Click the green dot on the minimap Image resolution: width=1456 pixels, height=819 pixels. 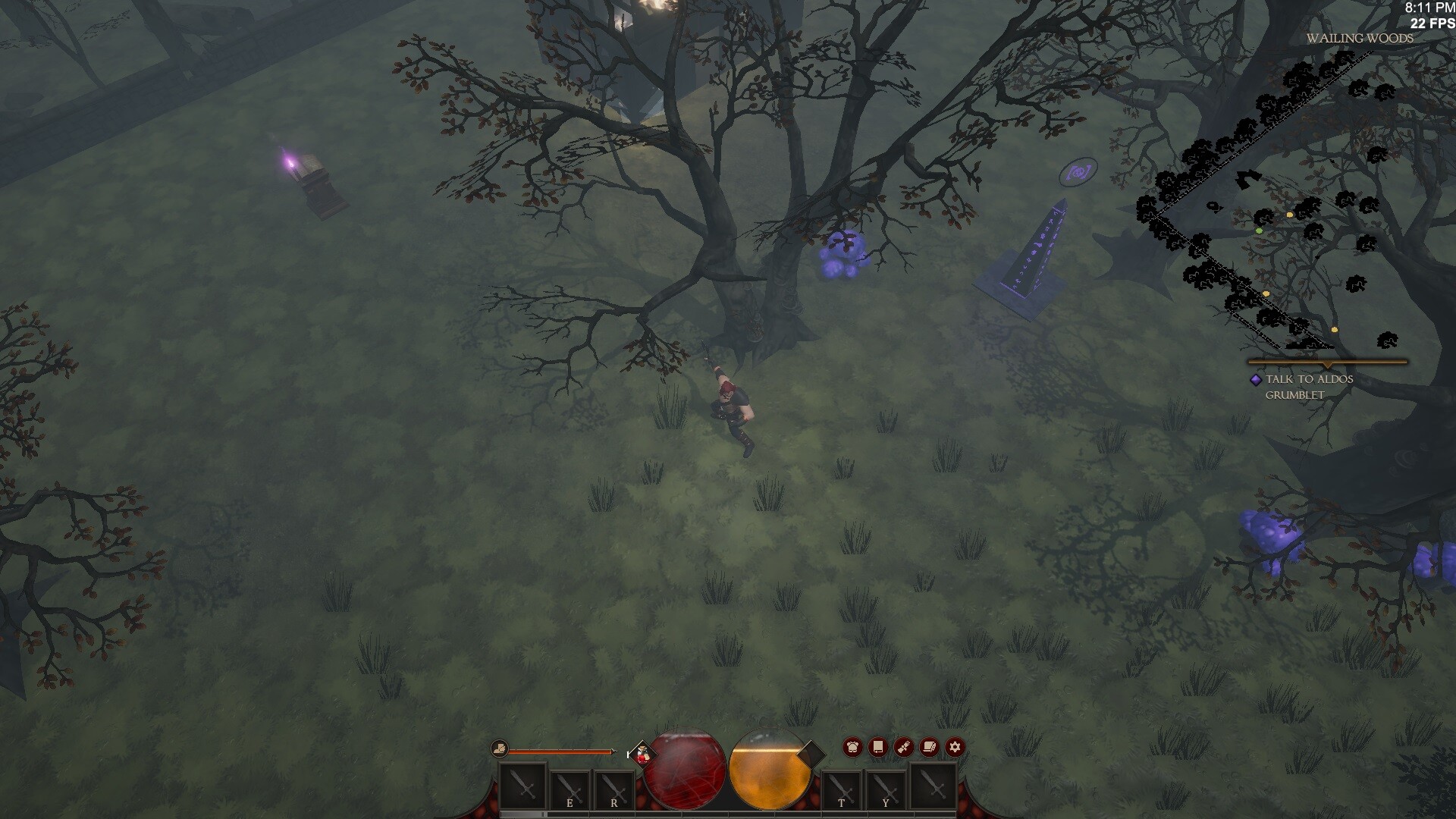pos(1259,231)
